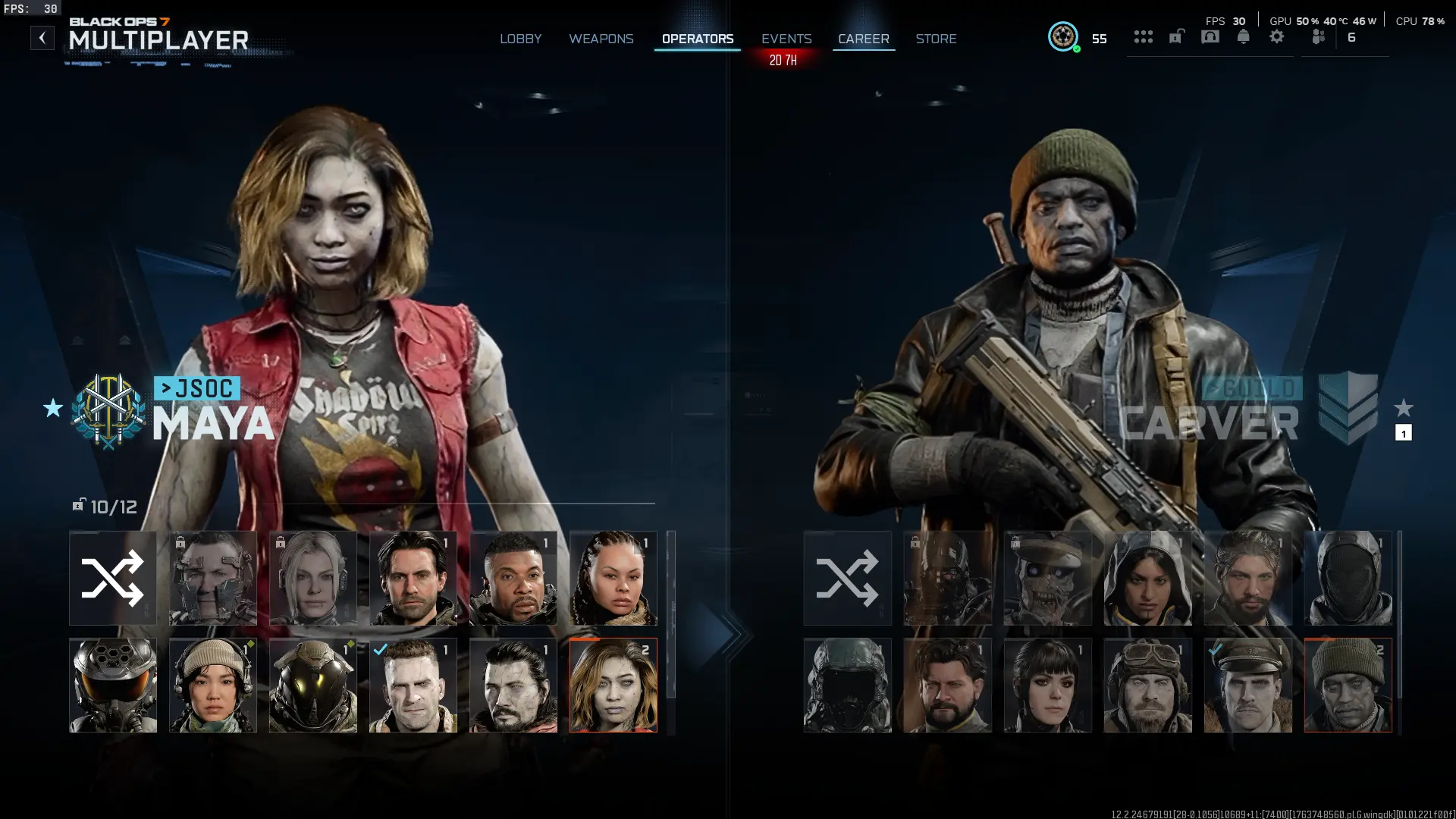Open the CAREER menu item

point(863,39)
